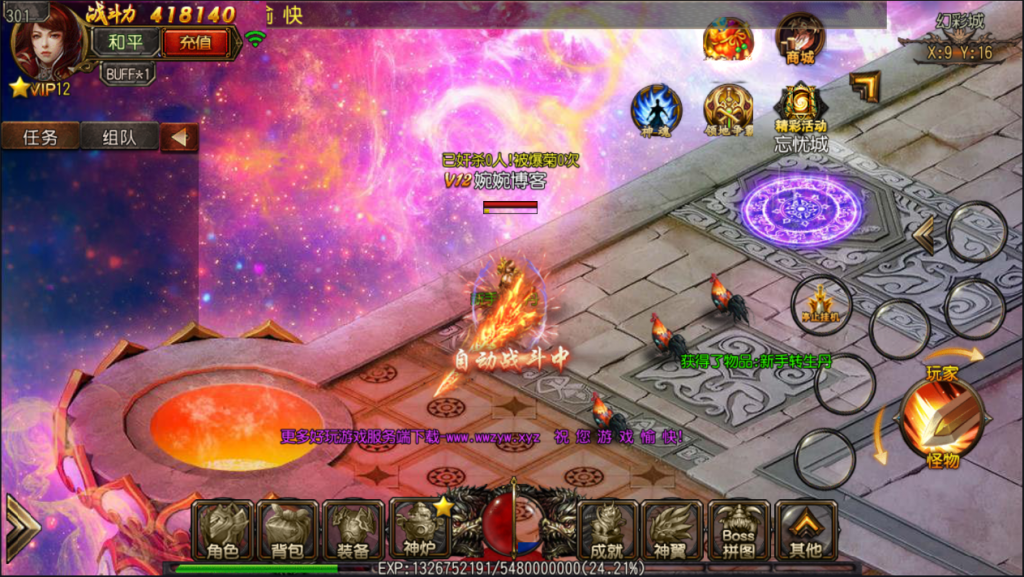Switch to the 任务 quest tab
The image size is (1024, 577).
tap(40, 137)
